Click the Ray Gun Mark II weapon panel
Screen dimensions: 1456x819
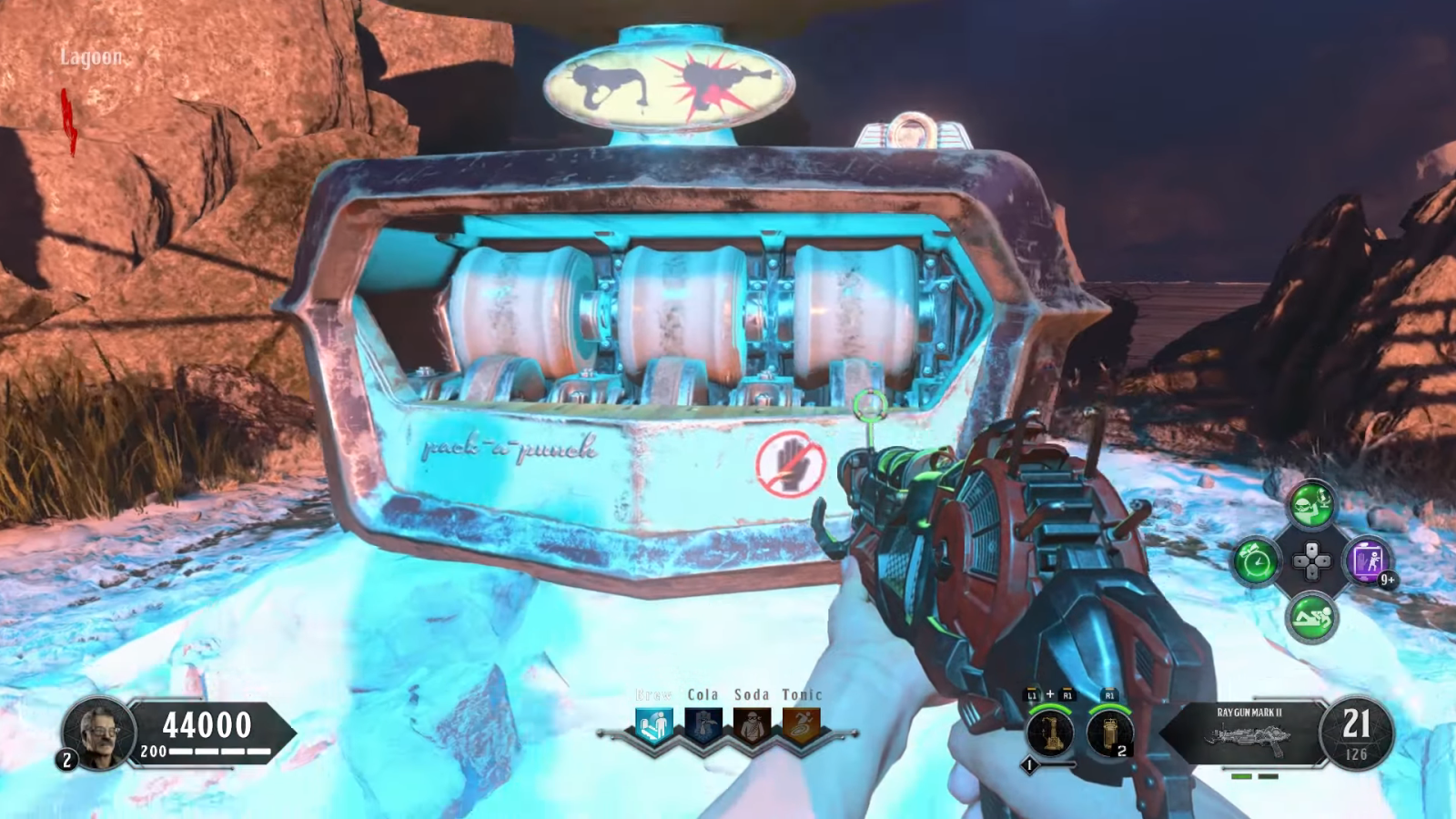1248,733
